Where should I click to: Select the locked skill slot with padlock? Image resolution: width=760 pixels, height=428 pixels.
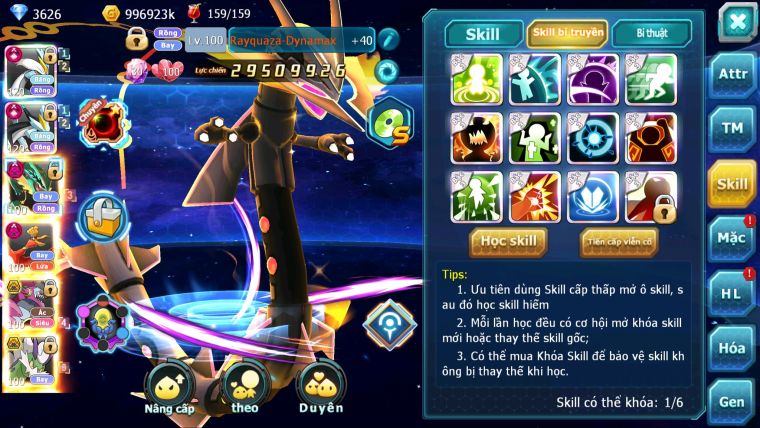[651, 196]
